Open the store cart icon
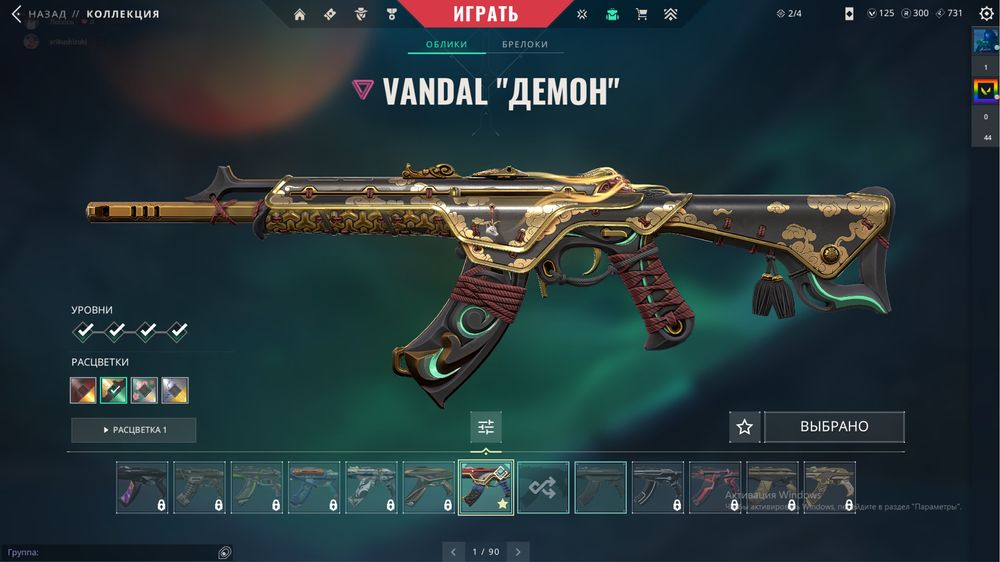Viewport: 1000px width, 562px height. coord(641,14)
